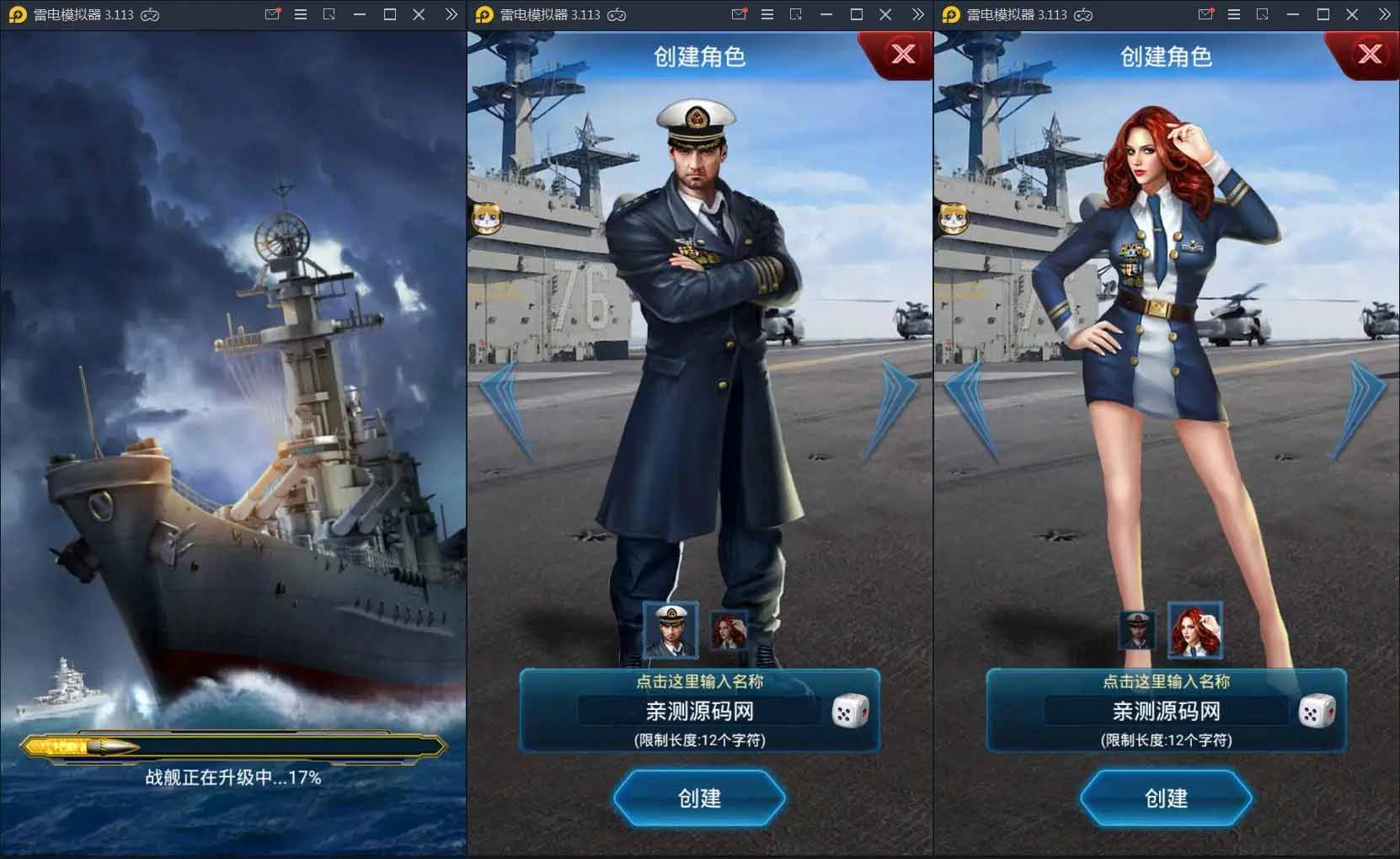Image resolution: width=1400 pixels, height=859 pixels.
Task: Roll the name dice on the female officer screen
Action: point(1316,712)
